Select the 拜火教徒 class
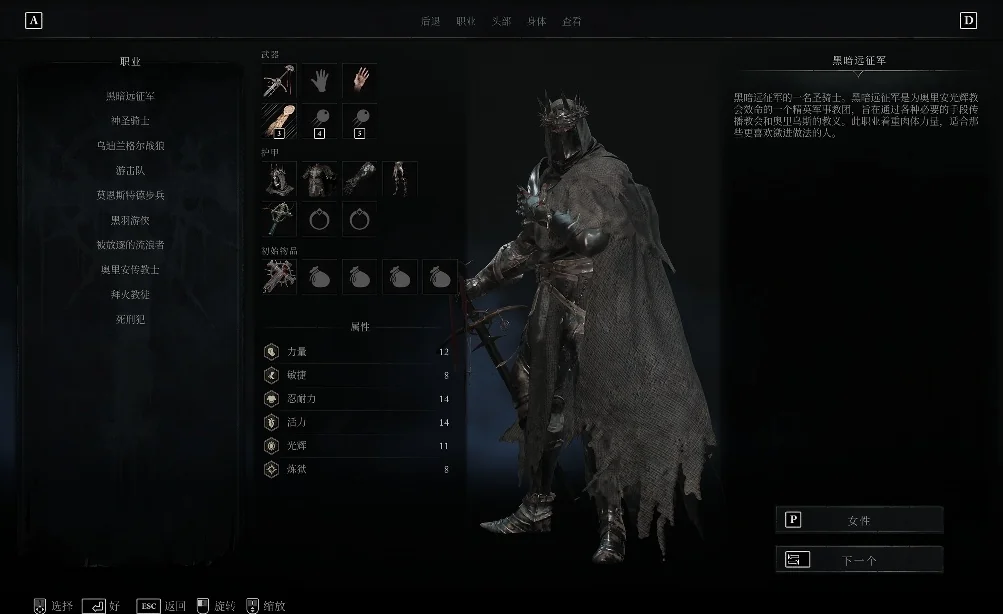 pos(131,295)
